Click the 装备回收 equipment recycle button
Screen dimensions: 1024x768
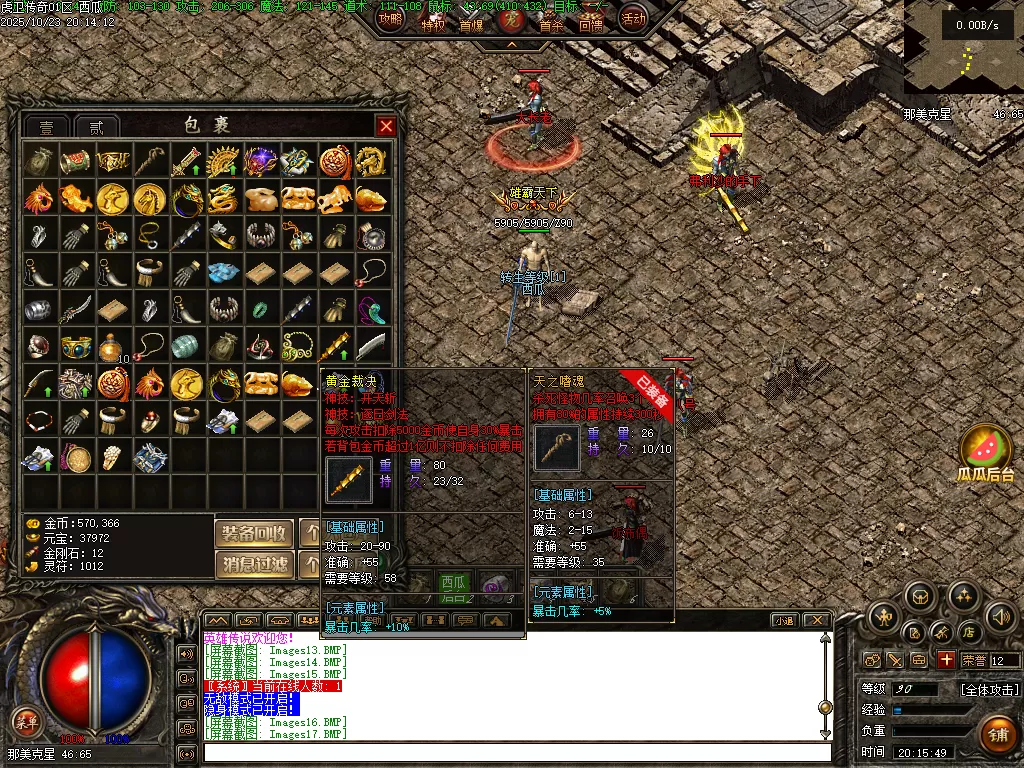254,533
